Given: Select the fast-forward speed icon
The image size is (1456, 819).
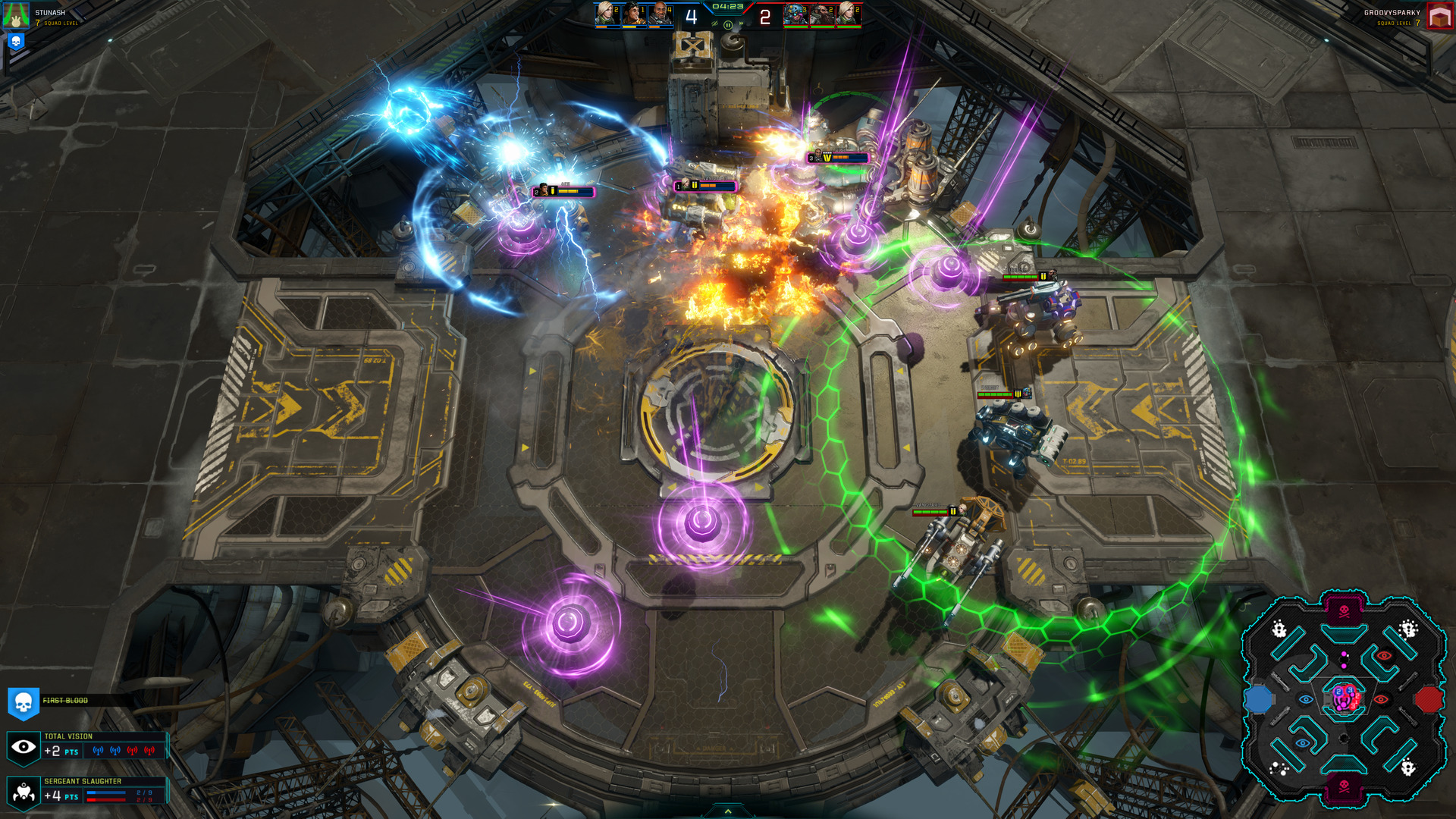Looking at the screenshot, I should [742, 24].
